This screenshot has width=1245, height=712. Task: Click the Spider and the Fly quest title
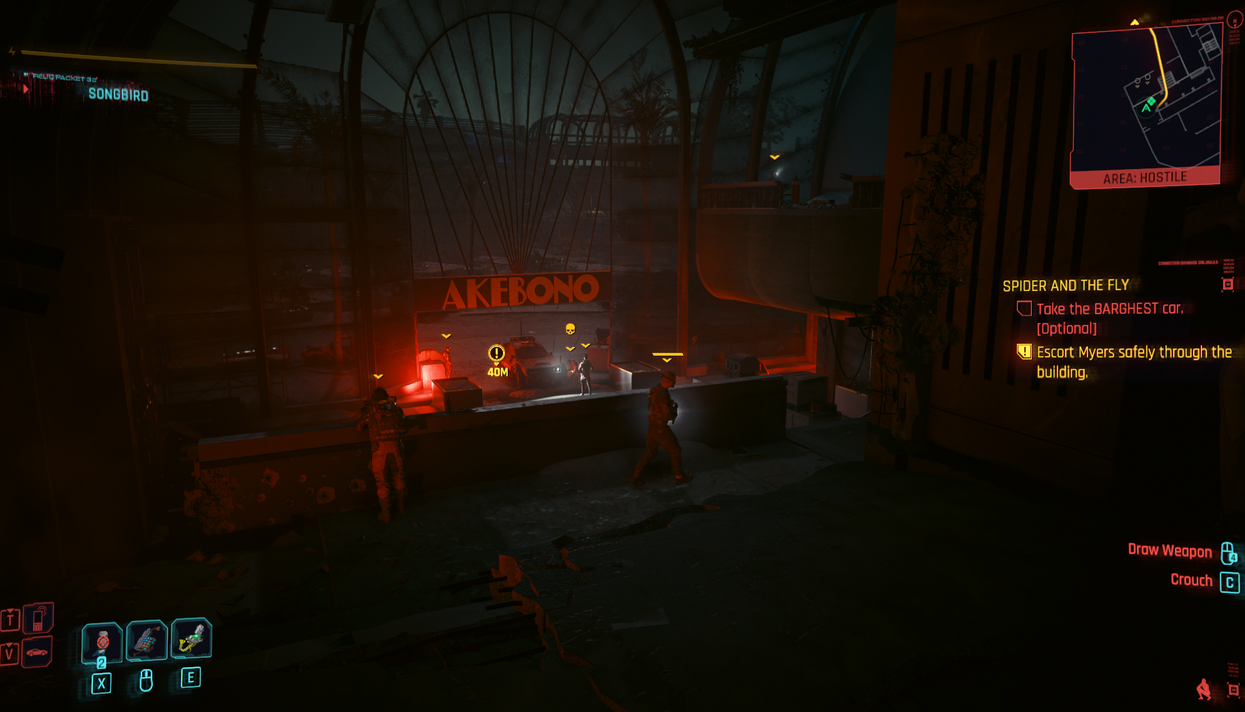tap(1065, 286)
